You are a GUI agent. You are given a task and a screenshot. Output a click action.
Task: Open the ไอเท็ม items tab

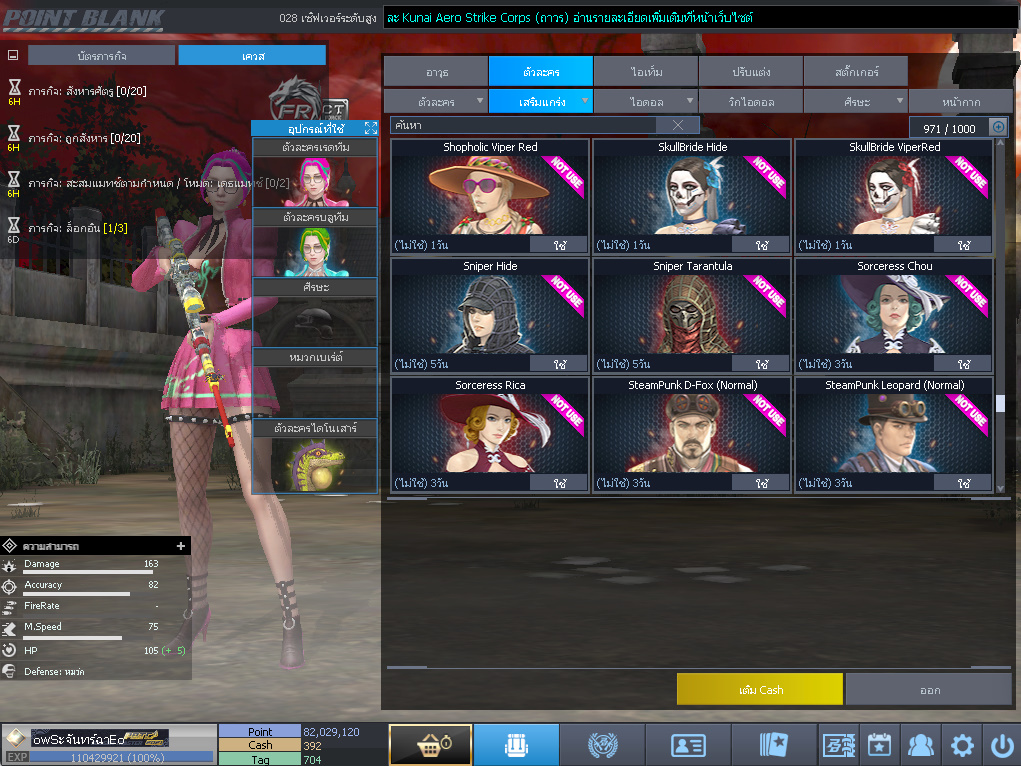coord(646,72)
